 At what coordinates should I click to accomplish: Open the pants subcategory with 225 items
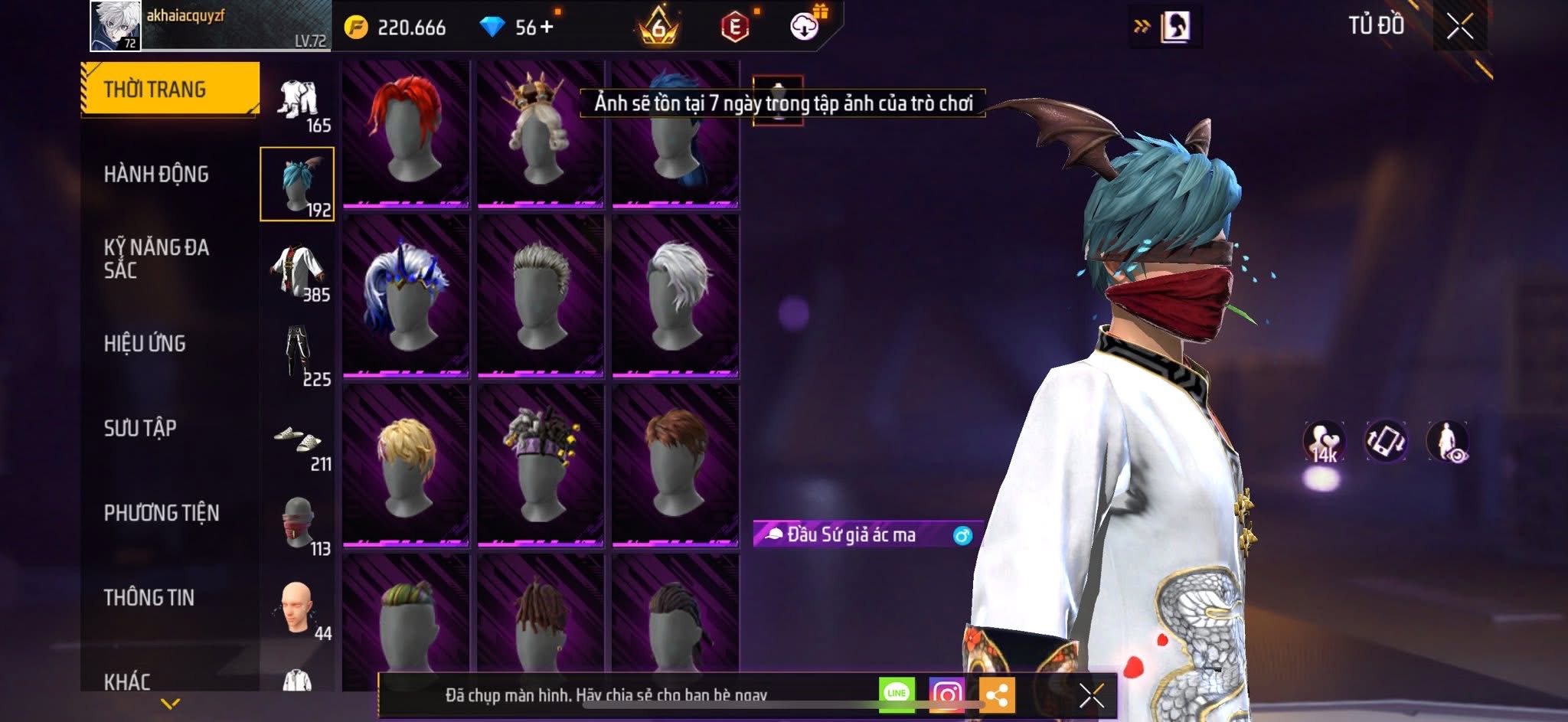pos(298,355)
